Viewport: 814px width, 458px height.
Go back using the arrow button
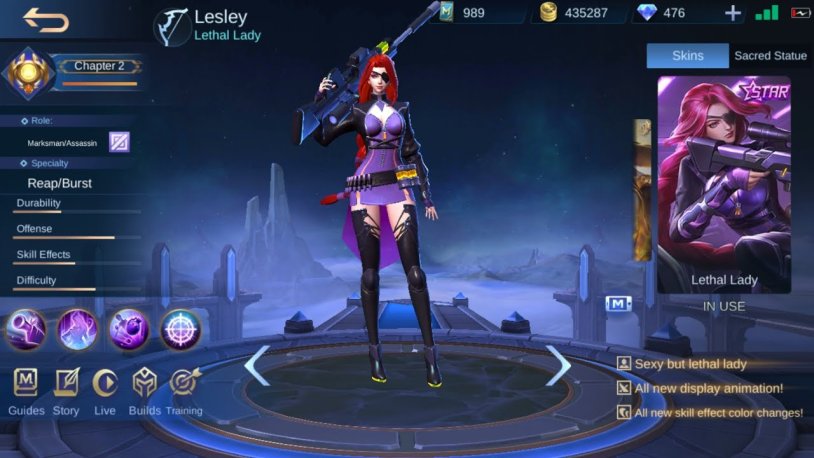[x=46, y=19]
